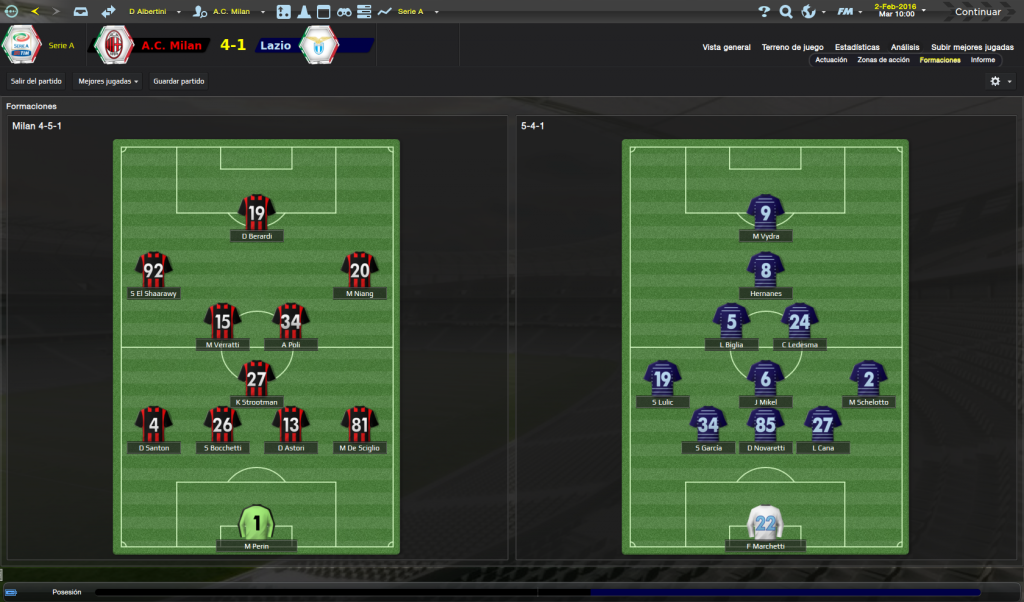The image size is (1024, 602).
Task: Save the match with Guardar partido
Action: pyautogui.click(x=179, y=81)
